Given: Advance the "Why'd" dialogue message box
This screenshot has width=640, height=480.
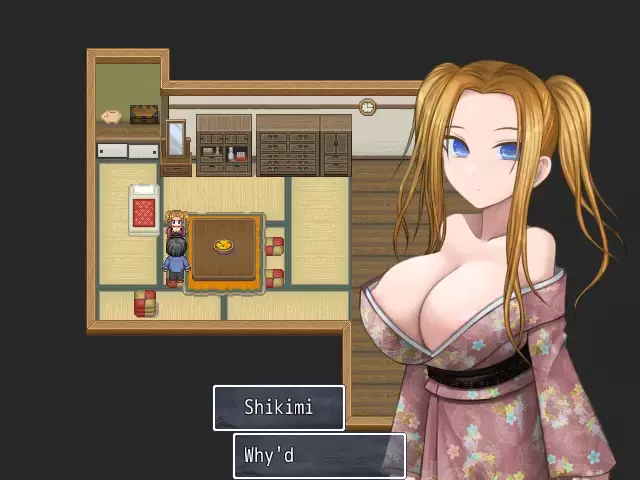Looking at the screenshot, I should tap(319, 455).
